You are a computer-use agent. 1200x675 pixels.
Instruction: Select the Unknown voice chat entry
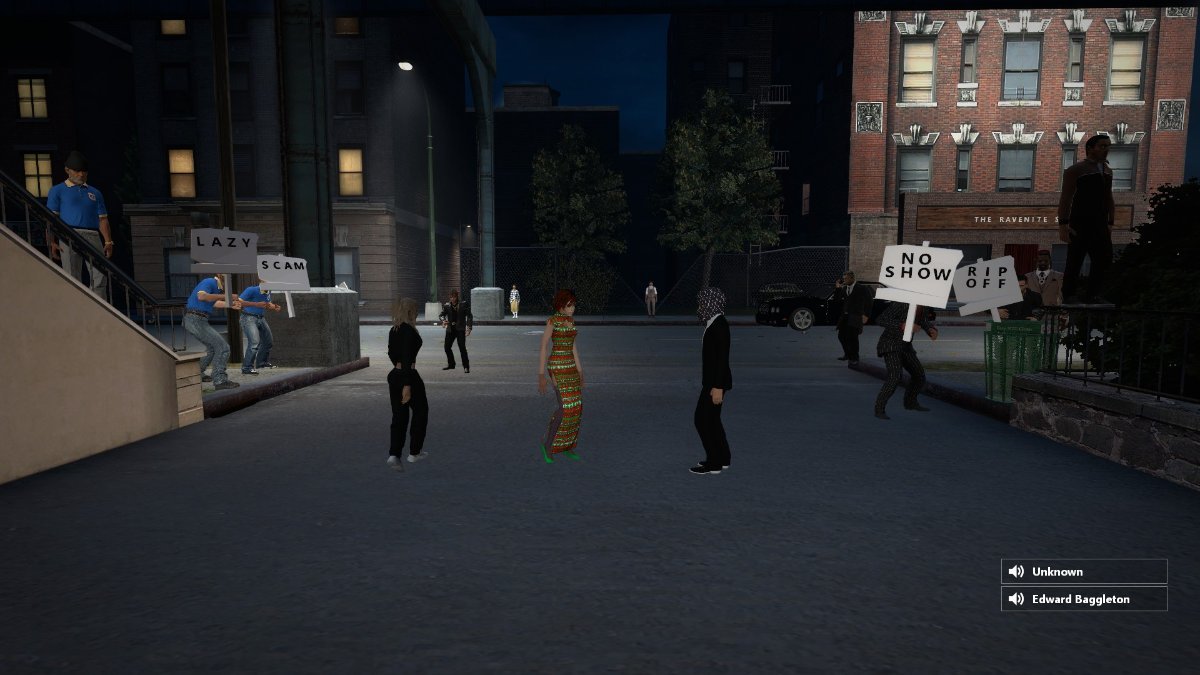(x=1083, y=572)
